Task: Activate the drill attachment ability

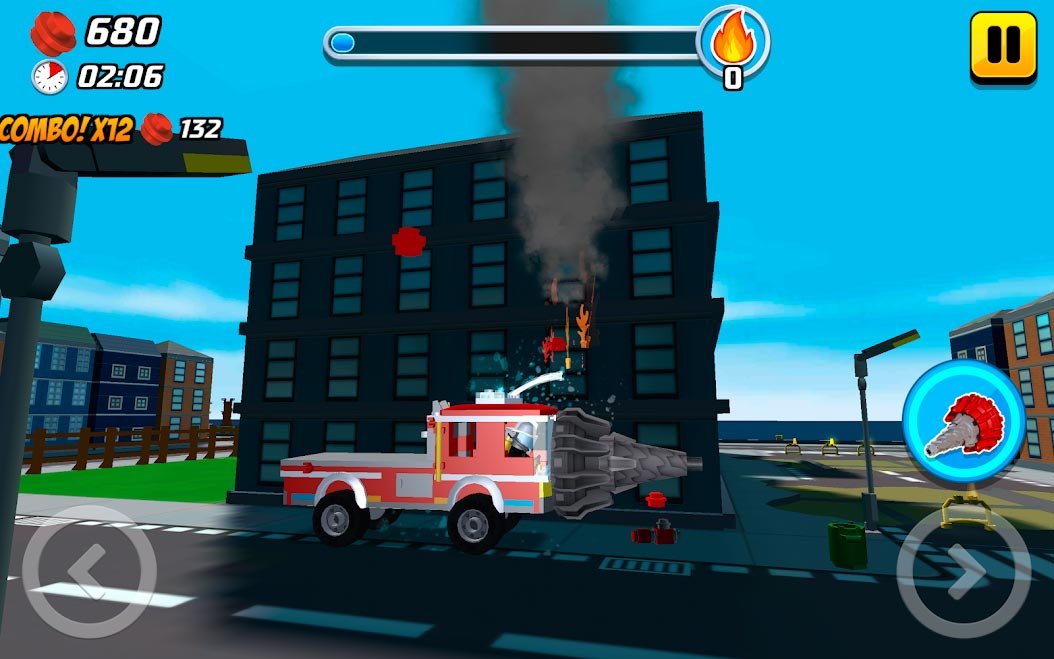Action: tap(963, 423)
